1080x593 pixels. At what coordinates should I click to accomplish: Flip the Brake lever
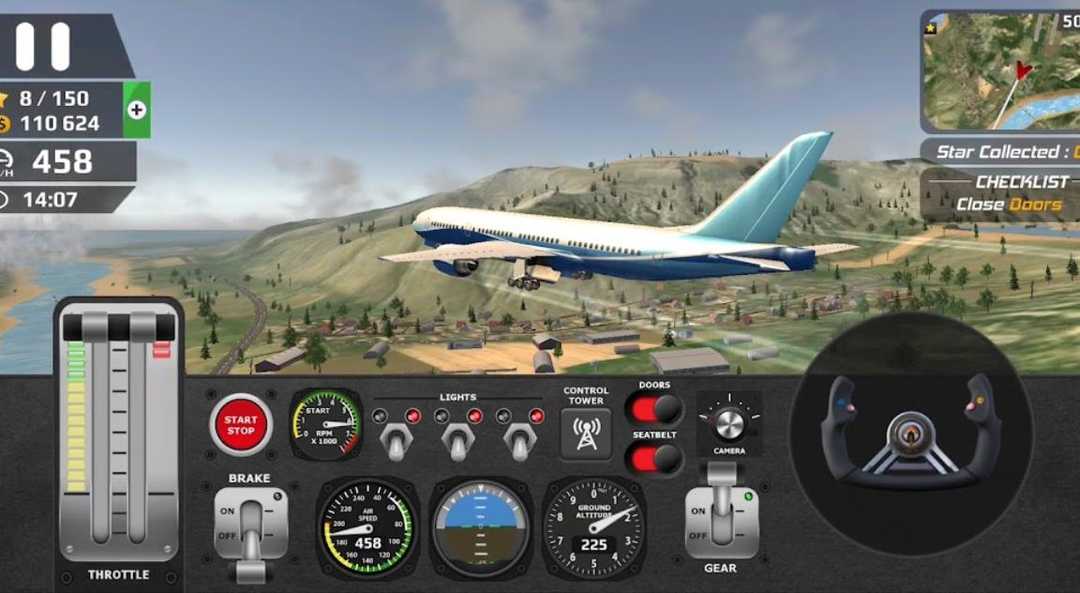click(250, 527)
